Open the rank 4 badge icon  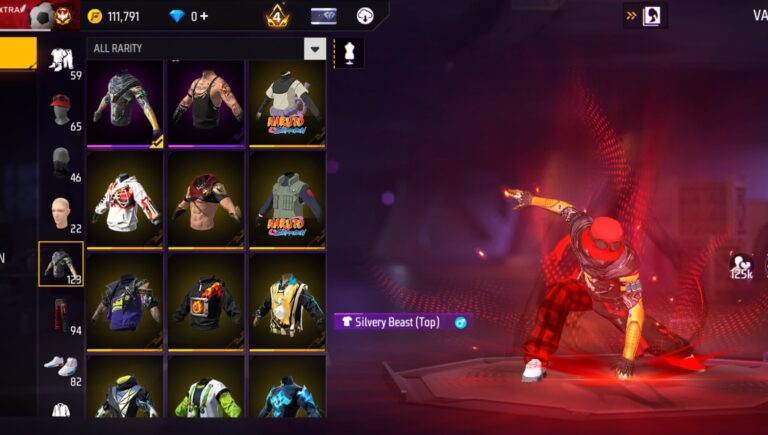tap(277, 16)
